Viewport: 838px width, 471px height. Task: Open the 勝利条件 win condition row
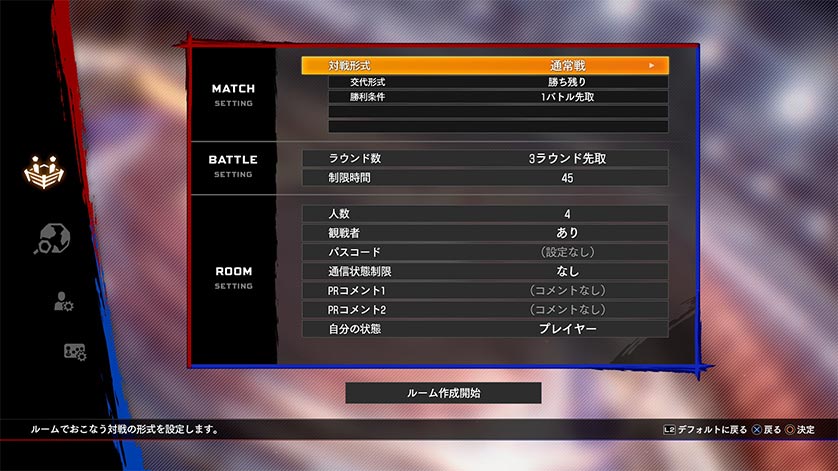point(497,97)
